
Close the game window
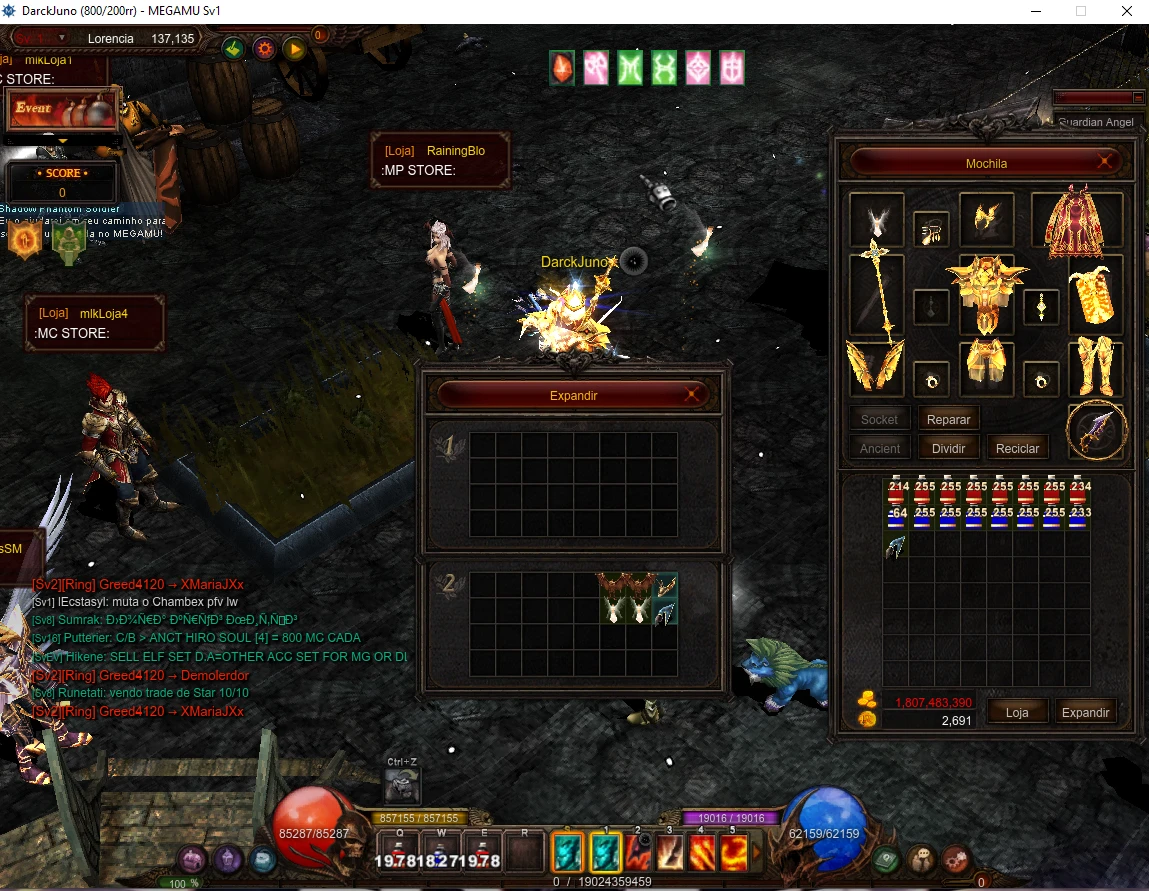pos(1125,11)
